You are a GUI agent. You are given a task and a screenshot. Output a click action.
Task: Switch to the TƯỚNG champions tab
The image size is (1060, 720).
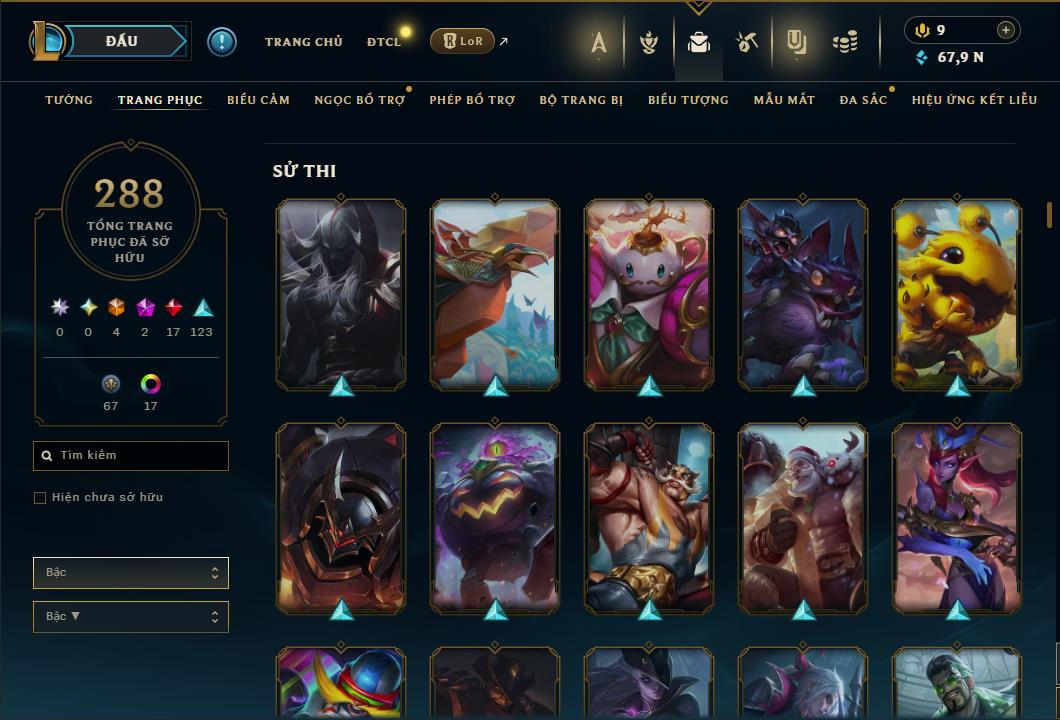pyautogui.click(x=69, y=100)
